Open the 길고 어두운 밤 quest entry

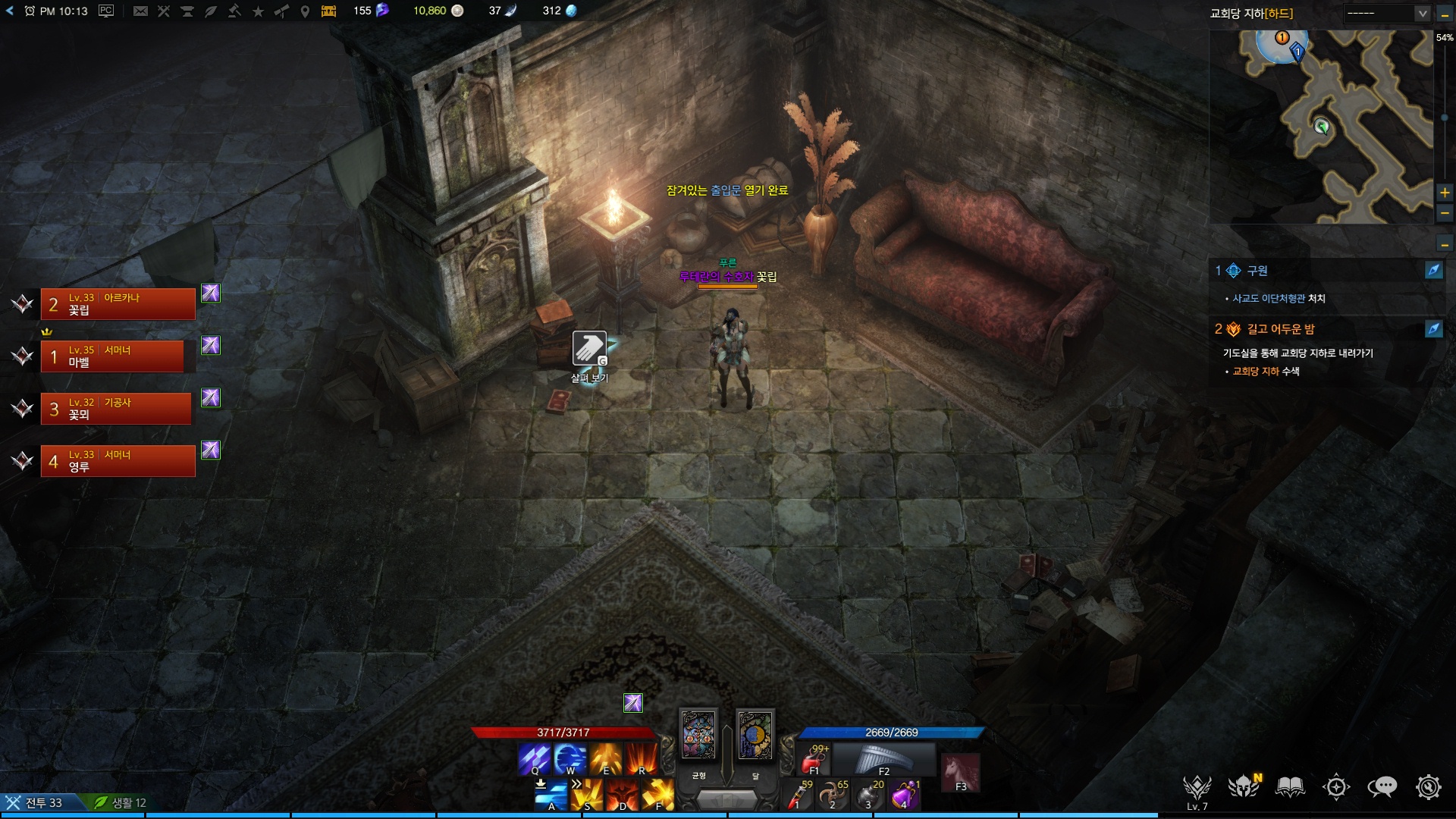(x=1281, y=329)
